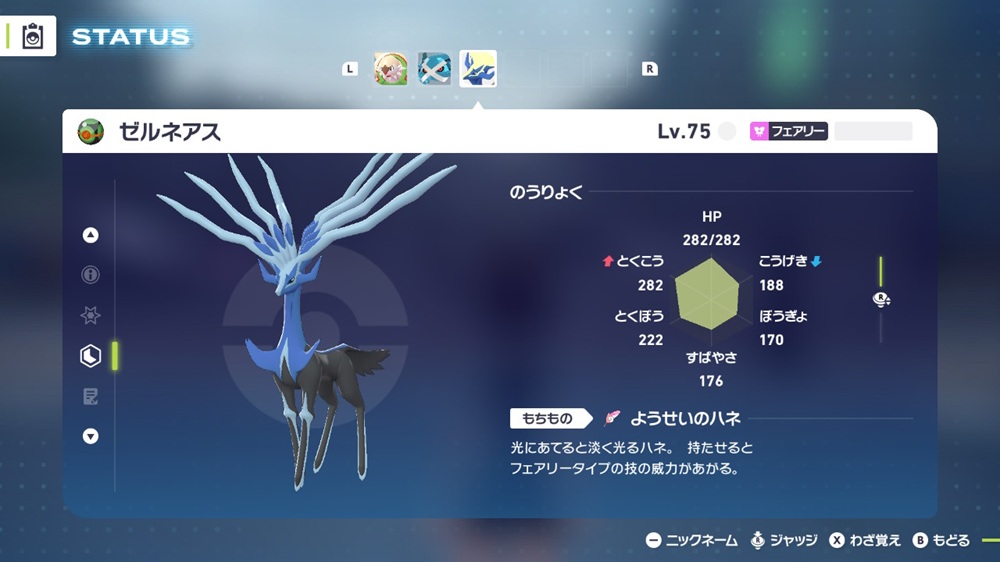Select the hexagon stats page tab

point(91,355)
